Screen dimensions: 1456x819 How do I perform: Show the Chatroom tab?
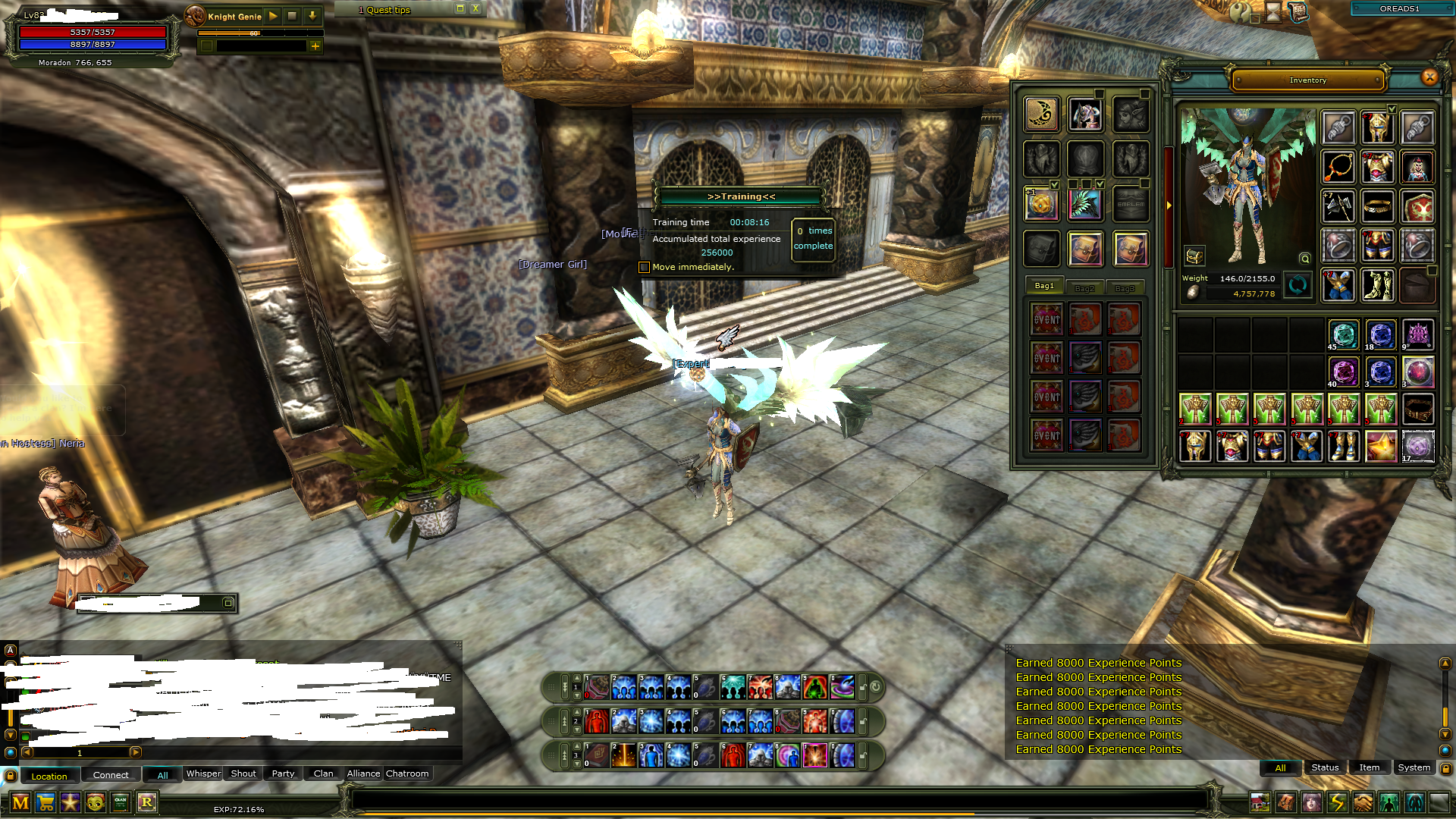pos(407,773)
